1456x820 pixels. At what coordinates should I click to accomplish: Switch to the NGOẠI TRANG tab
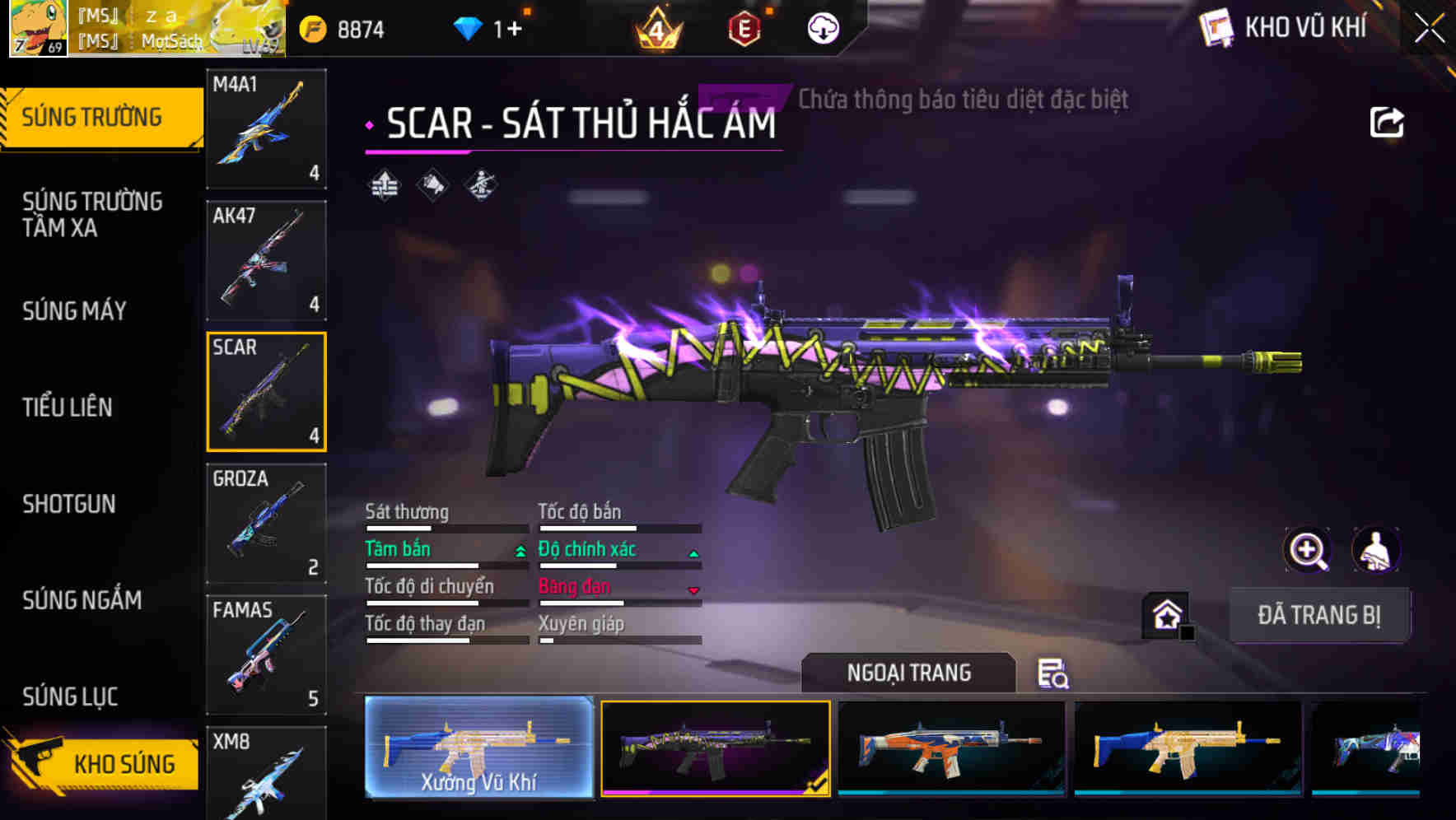click(908, 672)
